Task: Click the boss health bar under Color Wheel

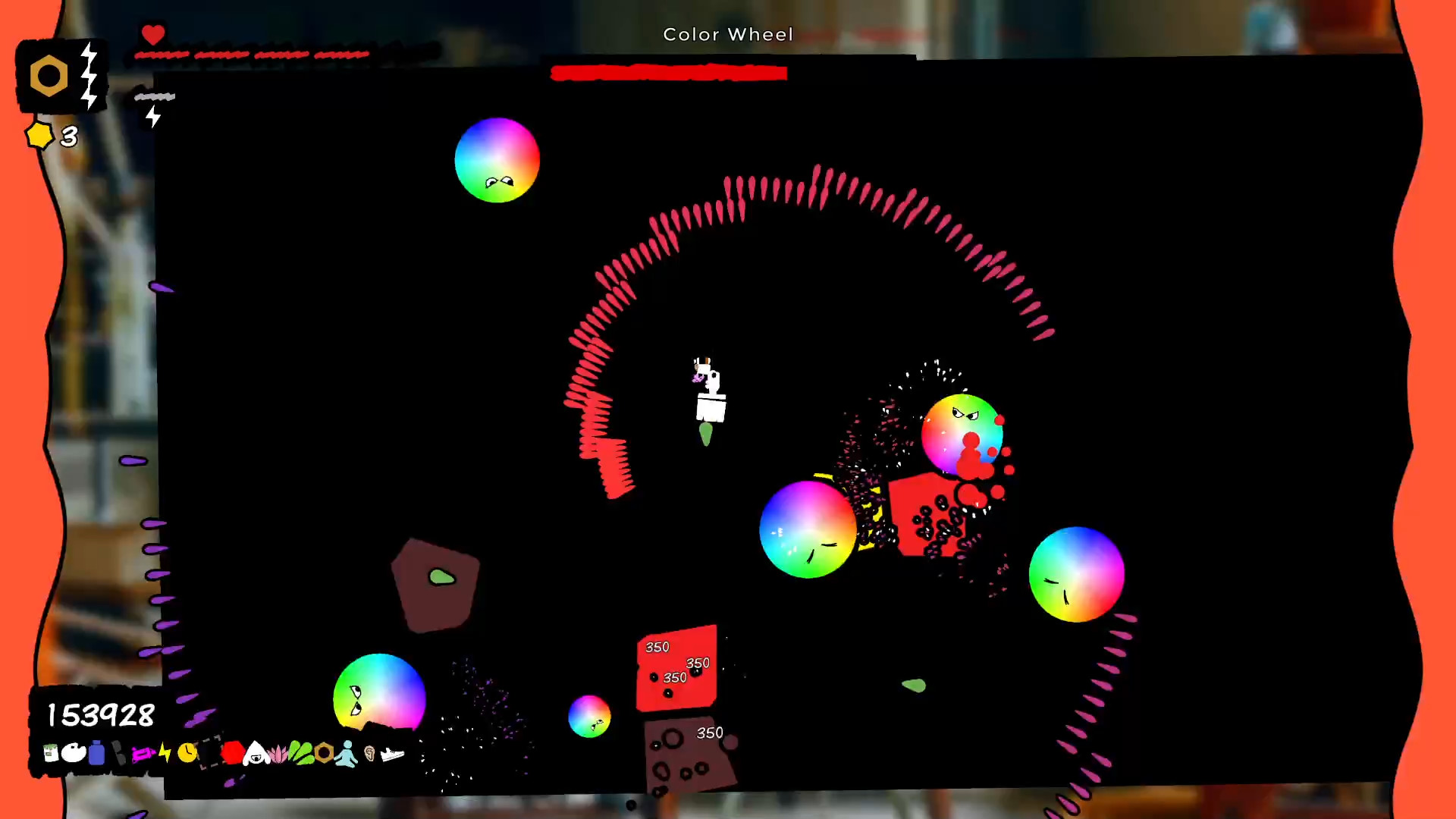Action: click(669, 74)
